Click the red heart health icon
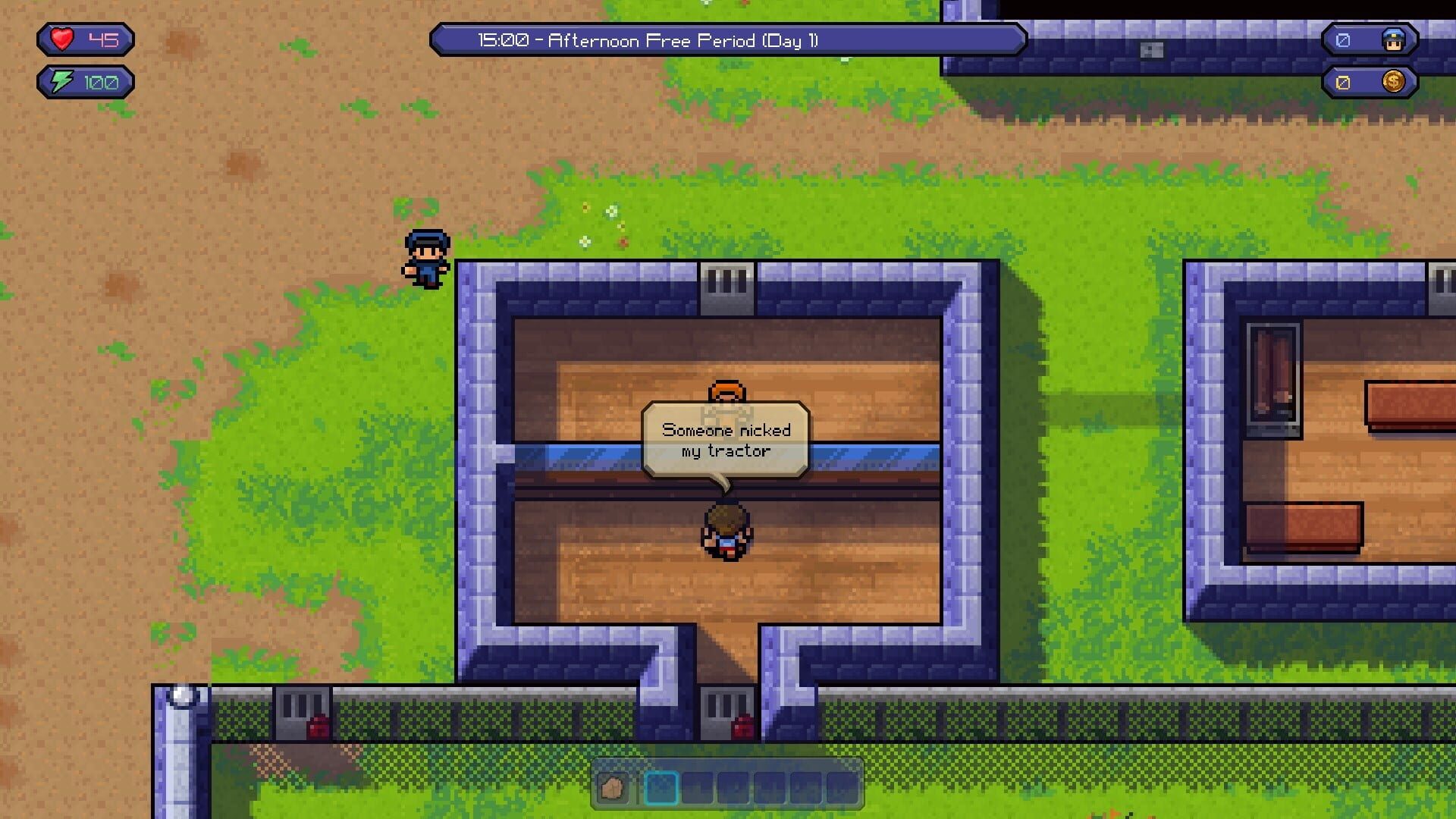 pos(62,39)
